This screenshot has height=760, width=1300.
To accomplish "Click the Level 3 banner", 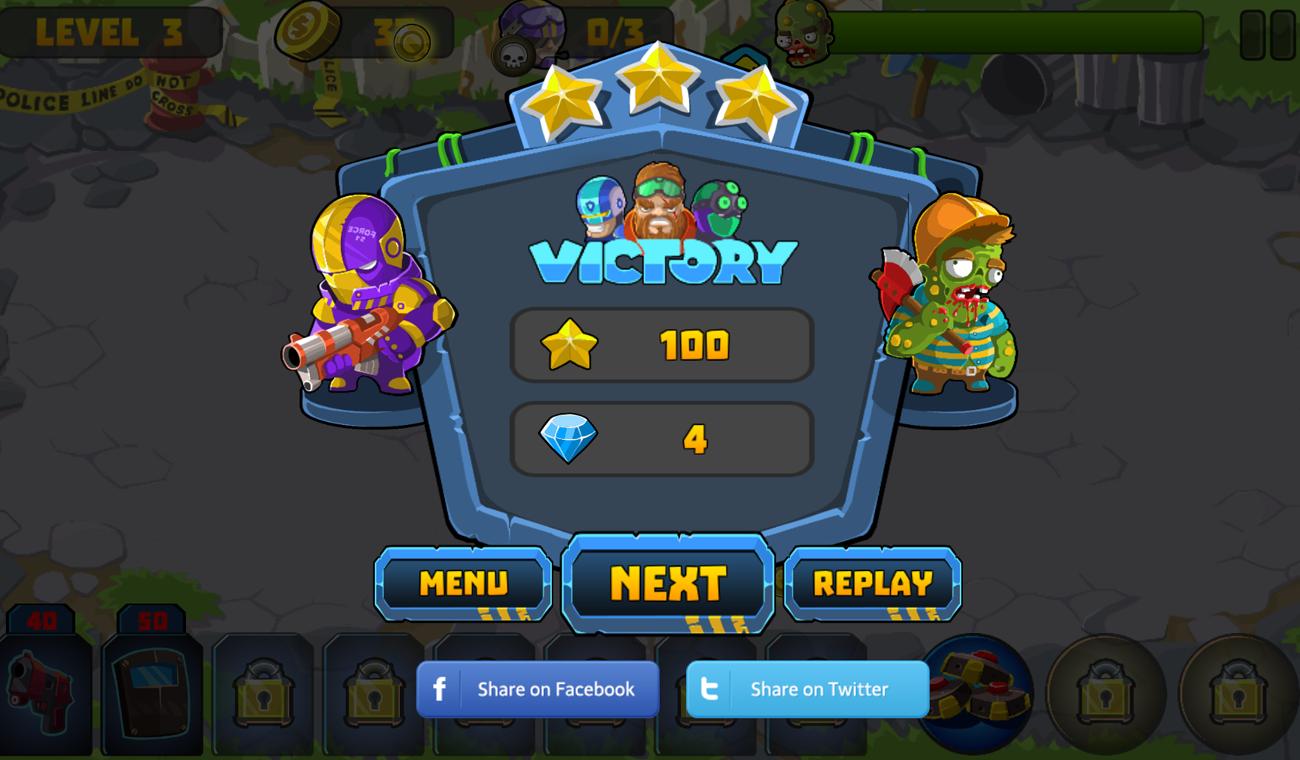I will coord(110,33).
